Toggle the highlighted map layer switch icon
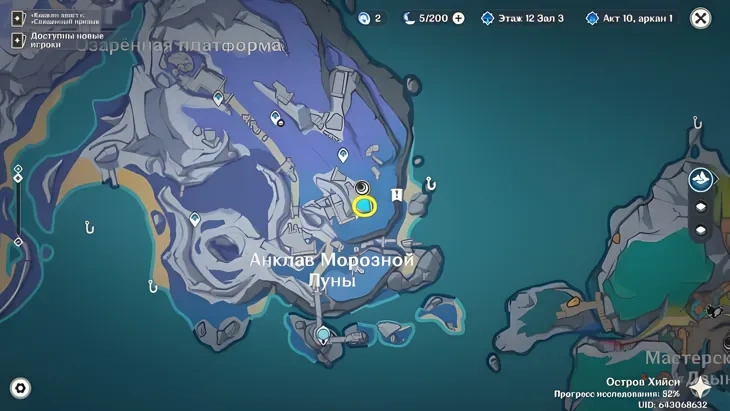730x411 pixels. point(700,179)
